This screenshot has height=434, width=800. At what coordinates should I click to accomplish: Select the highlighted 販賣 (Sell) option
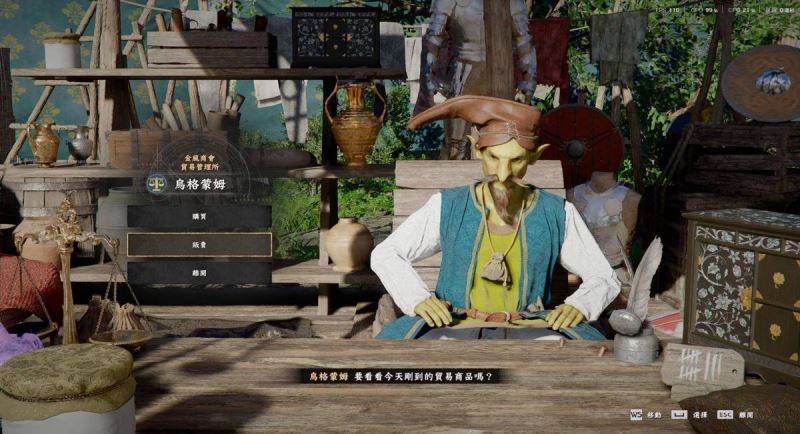(199, 244)
